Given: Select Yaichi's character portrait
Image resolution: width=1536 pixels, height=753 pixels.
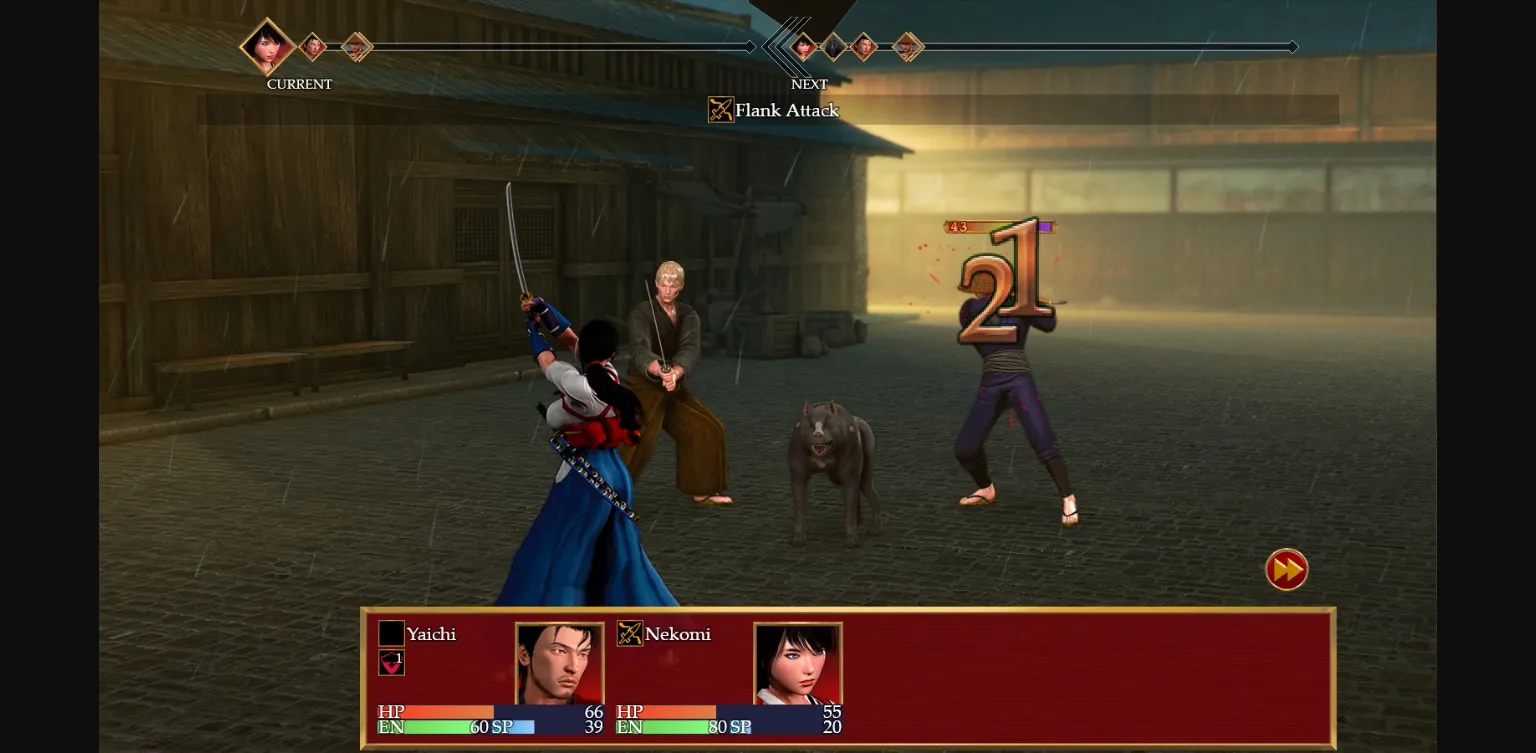Looking at the screenshot, I should (560, 663).
